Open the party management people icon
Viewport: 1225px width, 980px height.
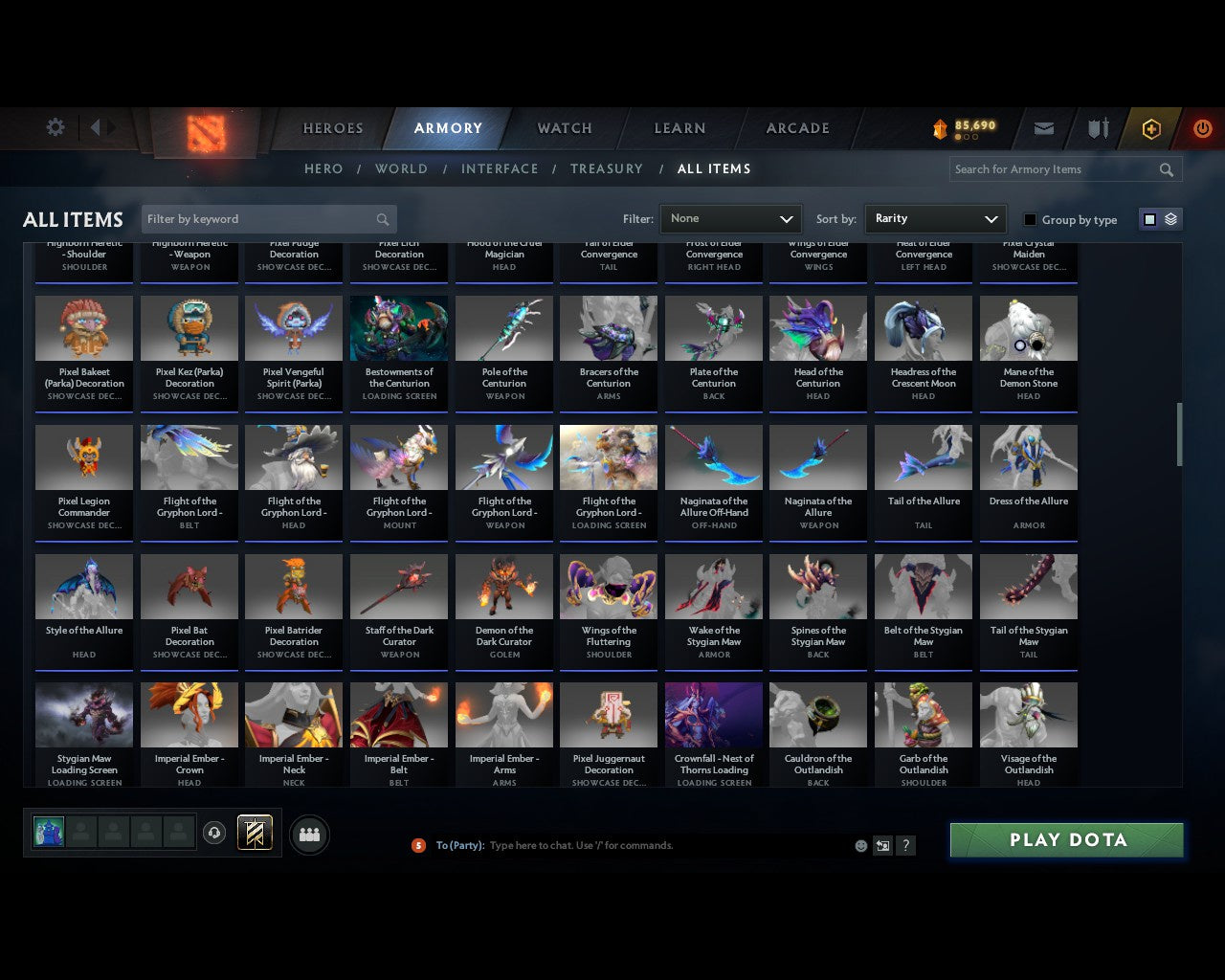pos(309,835)
